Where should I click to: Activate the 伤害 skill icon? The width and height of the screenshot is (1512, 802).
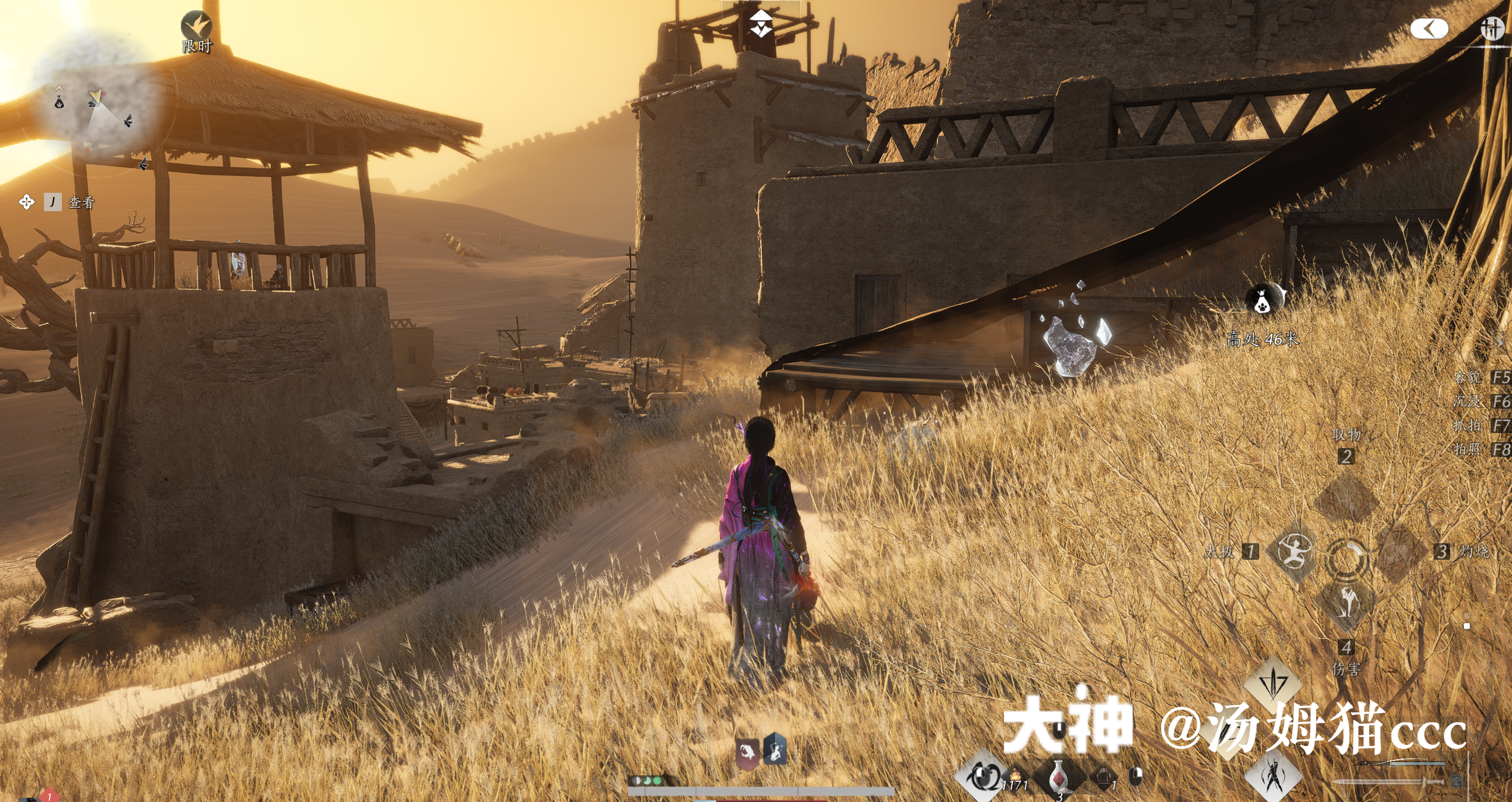(1347, 604)
